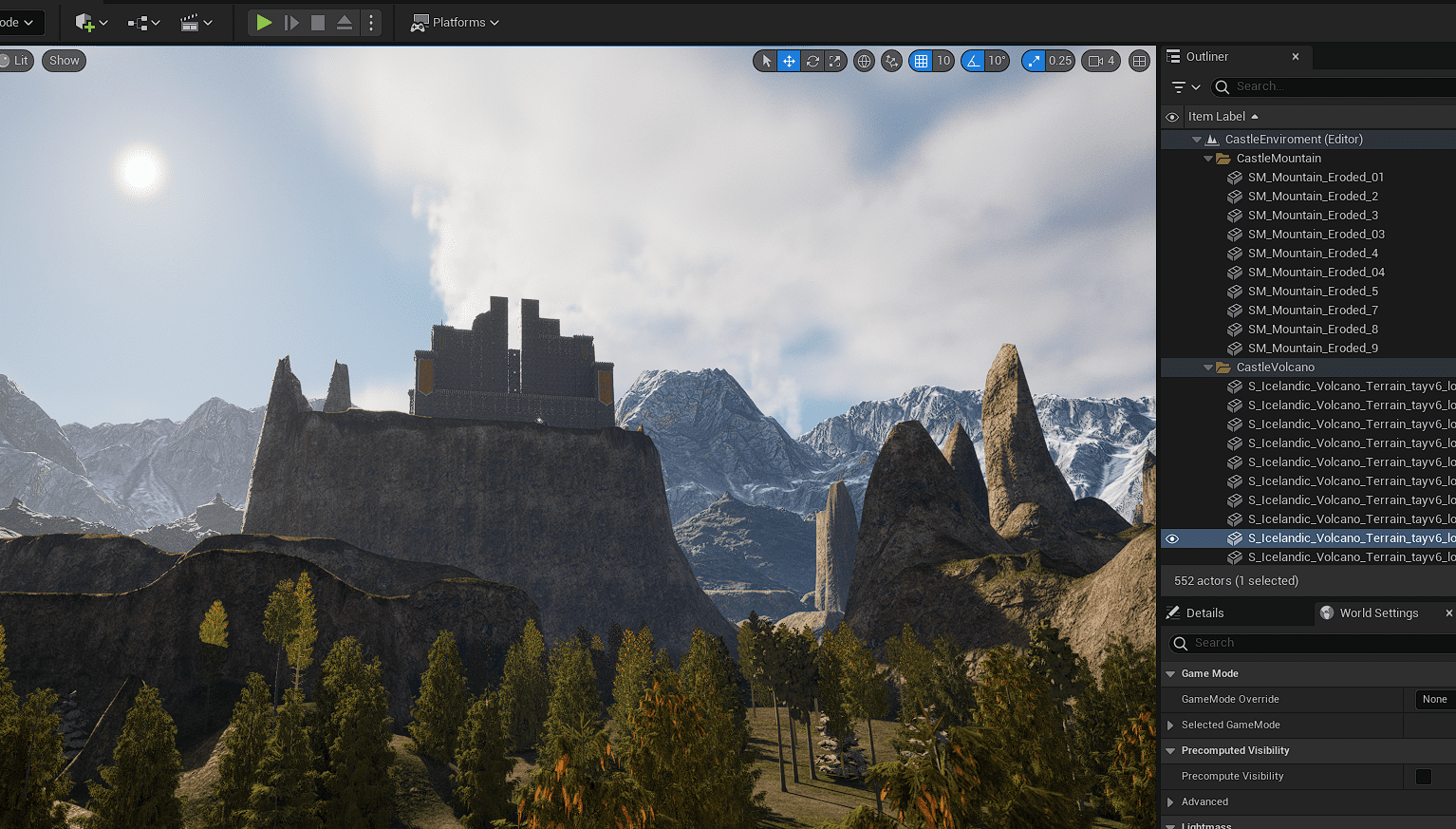
Task: Open the Blueprints dropdown in toolbar
Action: pos(143,22)
